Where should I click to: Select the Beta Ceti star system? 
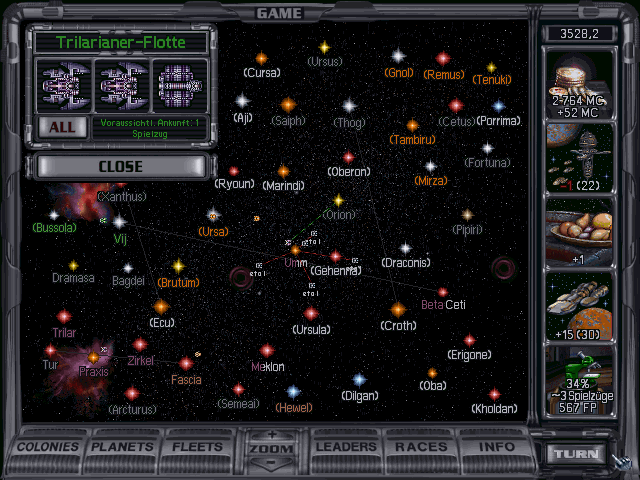coord(442,292)
